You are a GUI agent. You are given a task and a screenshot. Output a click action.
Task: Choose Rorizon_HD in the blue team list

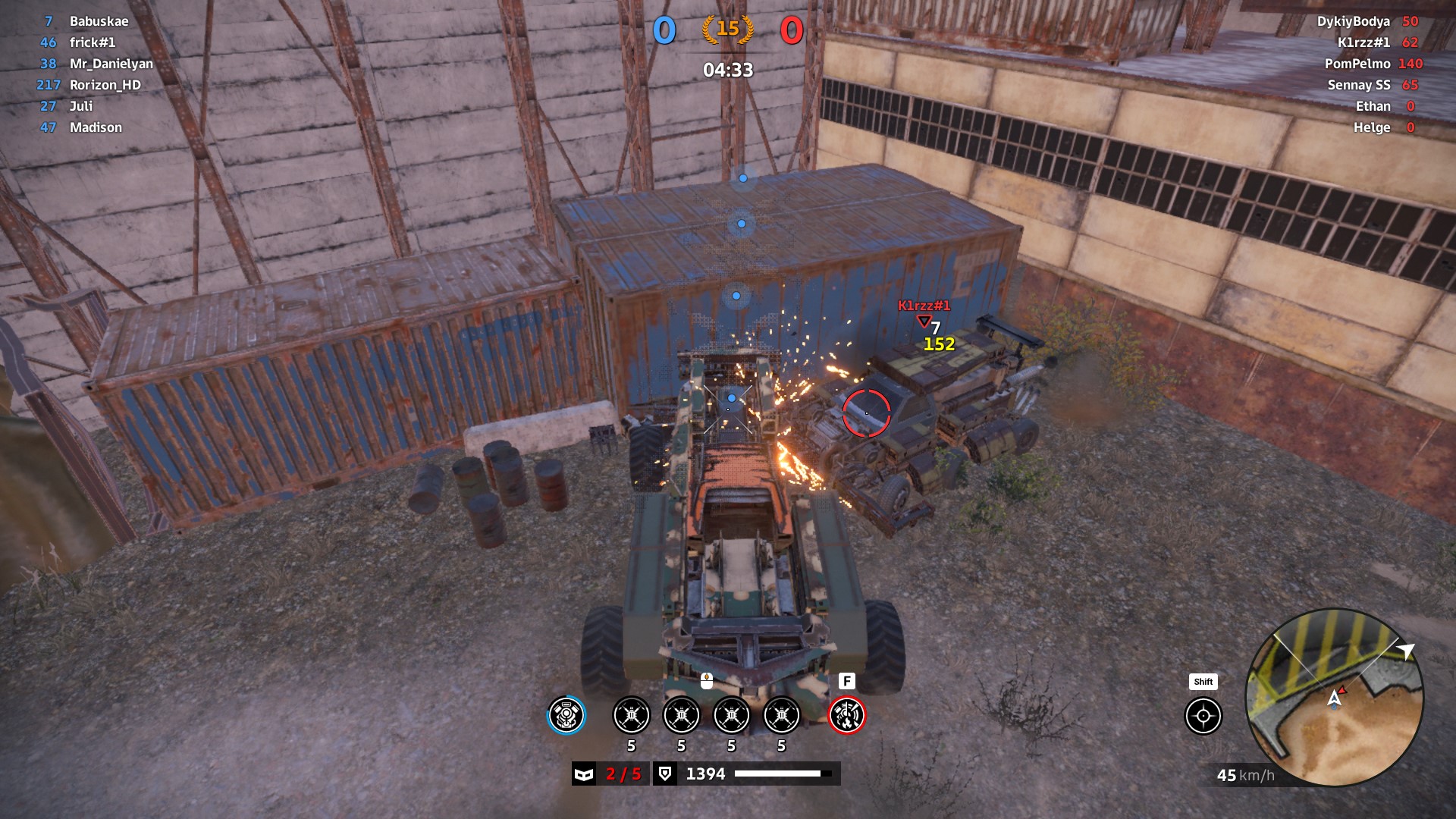(x=105, y=85)
